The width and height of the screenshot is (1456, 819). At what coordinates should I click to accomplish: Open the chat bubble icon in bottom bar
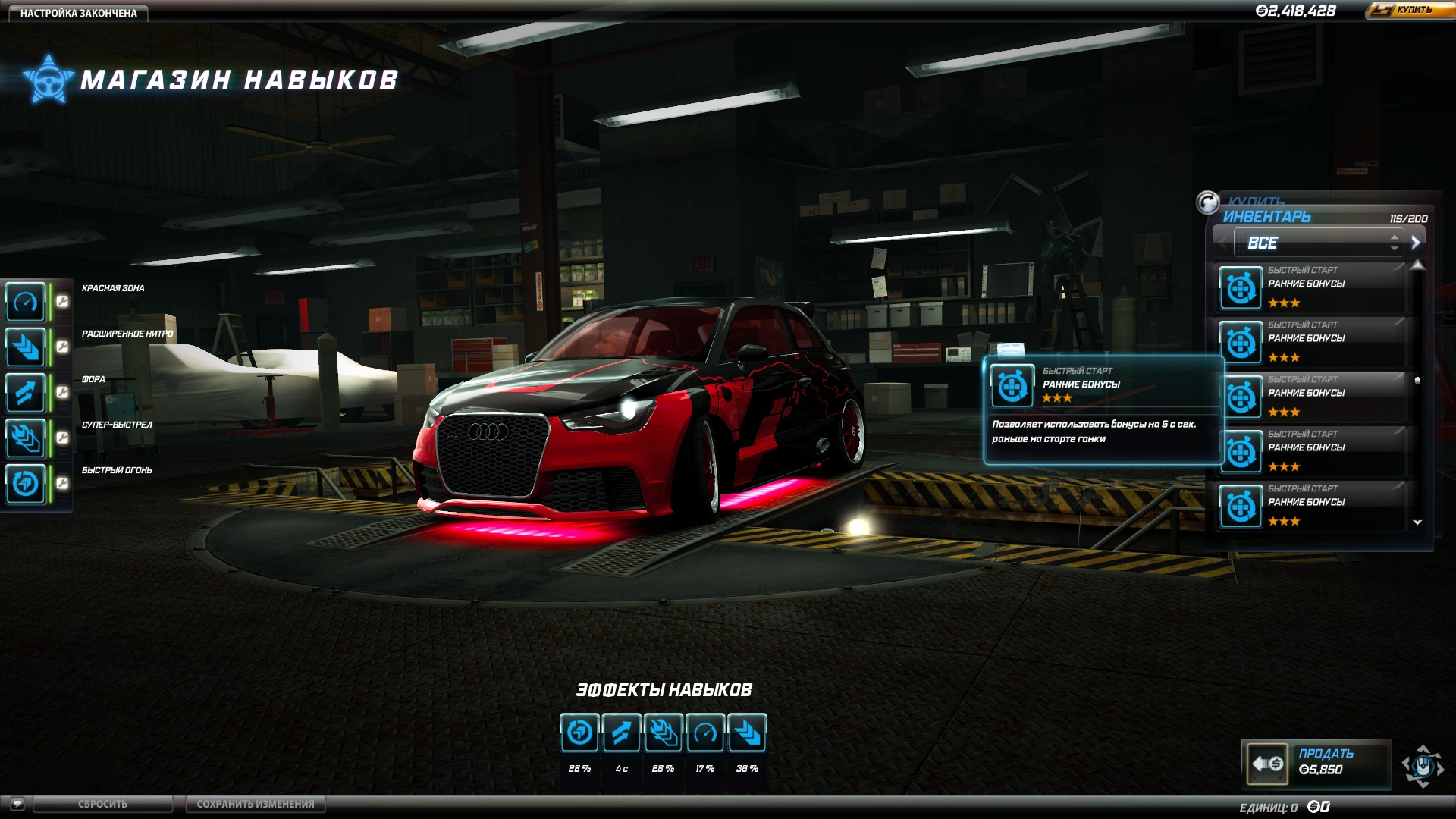(x=17, y=804)
